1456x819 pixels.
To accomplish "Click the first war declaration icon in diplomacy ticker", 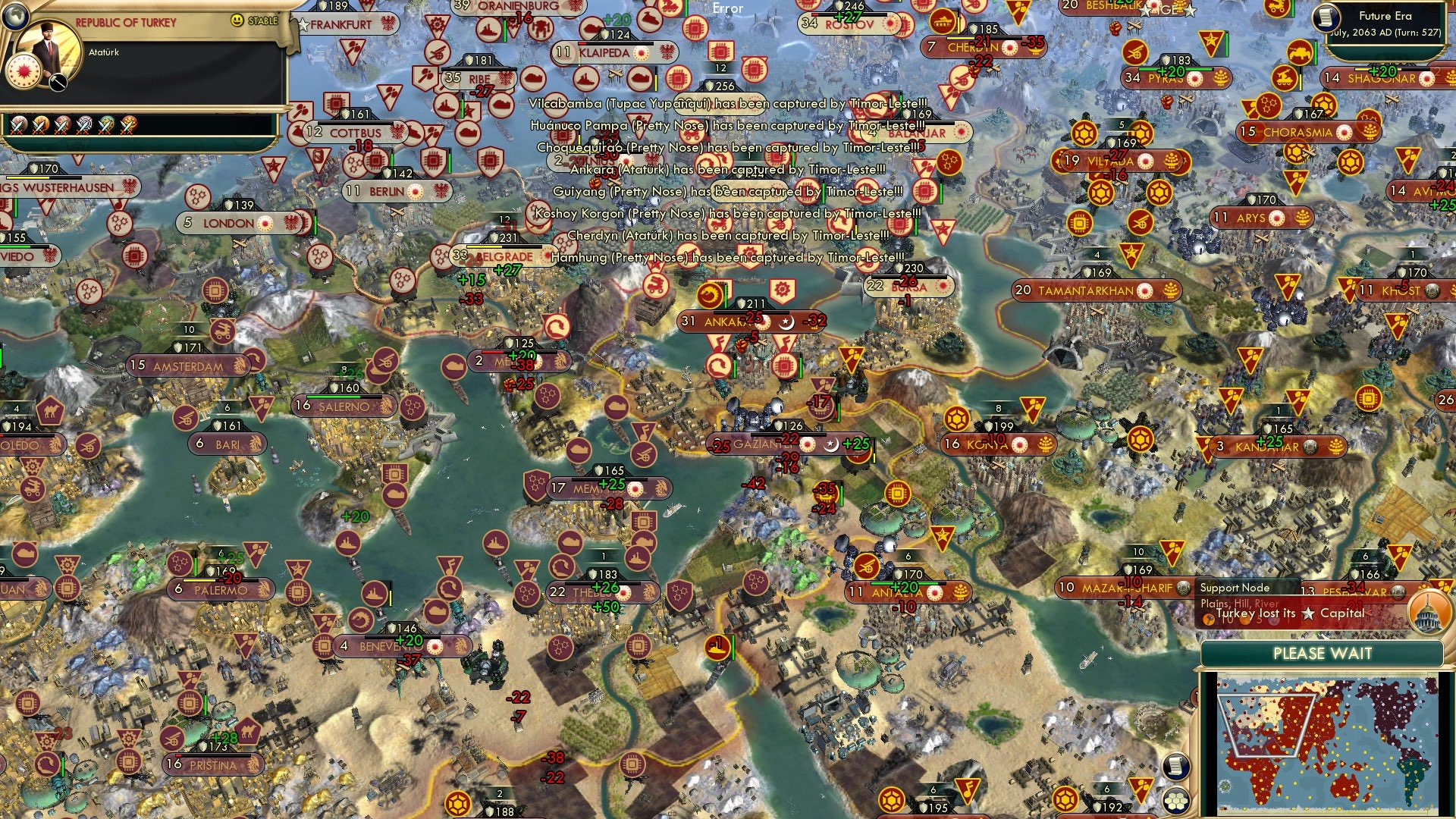I will click(17, 125).
